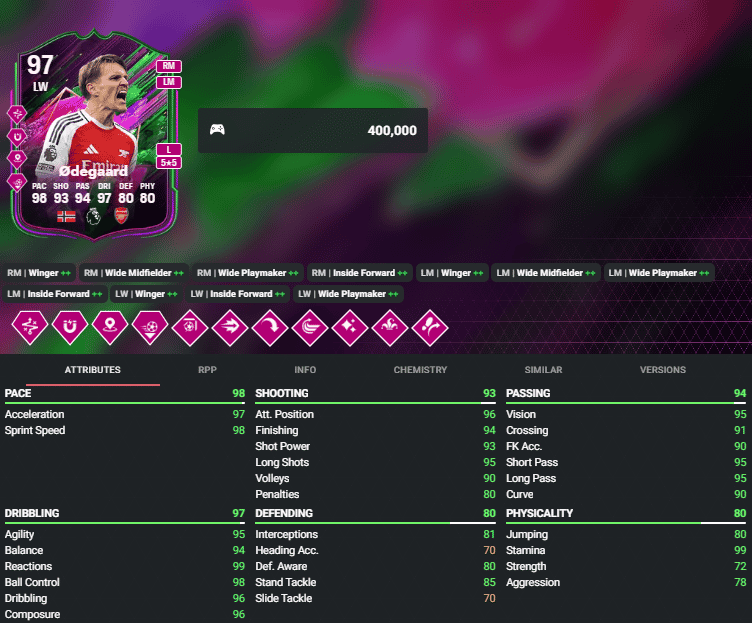Select the Attributes tab

[93, 370]
